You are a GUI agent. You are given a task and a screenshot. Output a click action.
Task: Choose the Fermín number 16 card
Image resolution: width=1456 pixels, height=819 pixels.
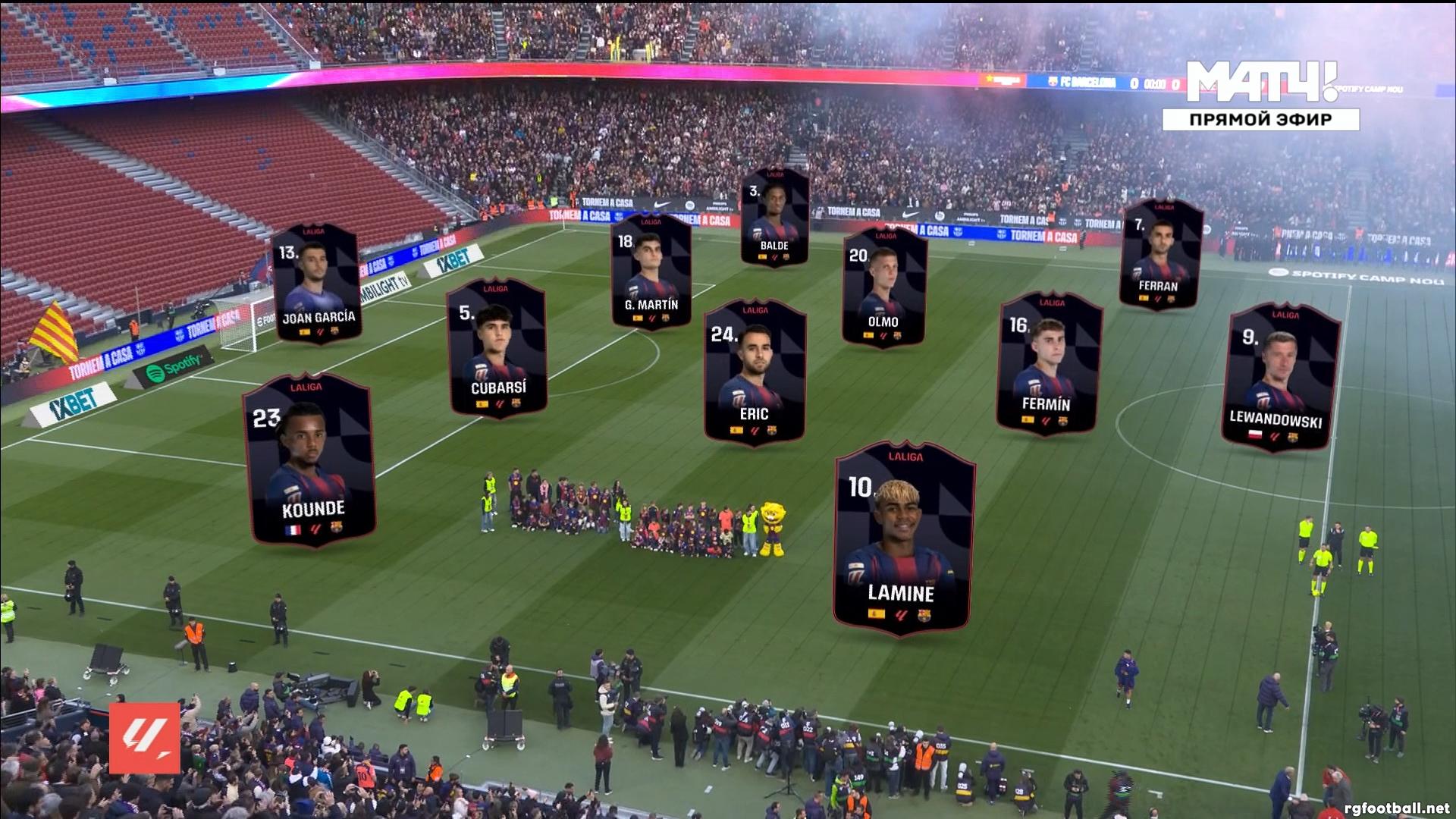[x=1049, y=363]
